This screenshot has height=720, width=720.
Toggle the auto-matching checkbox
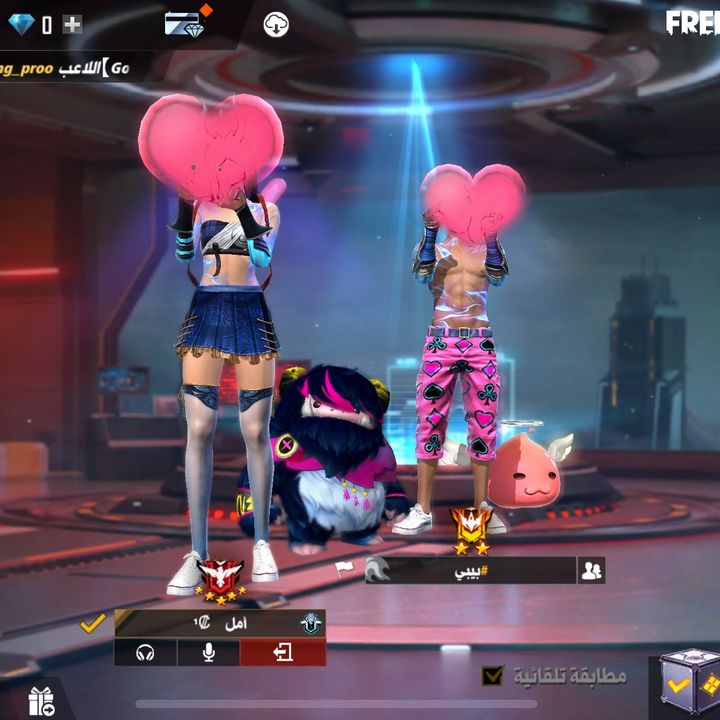[492, 676]
